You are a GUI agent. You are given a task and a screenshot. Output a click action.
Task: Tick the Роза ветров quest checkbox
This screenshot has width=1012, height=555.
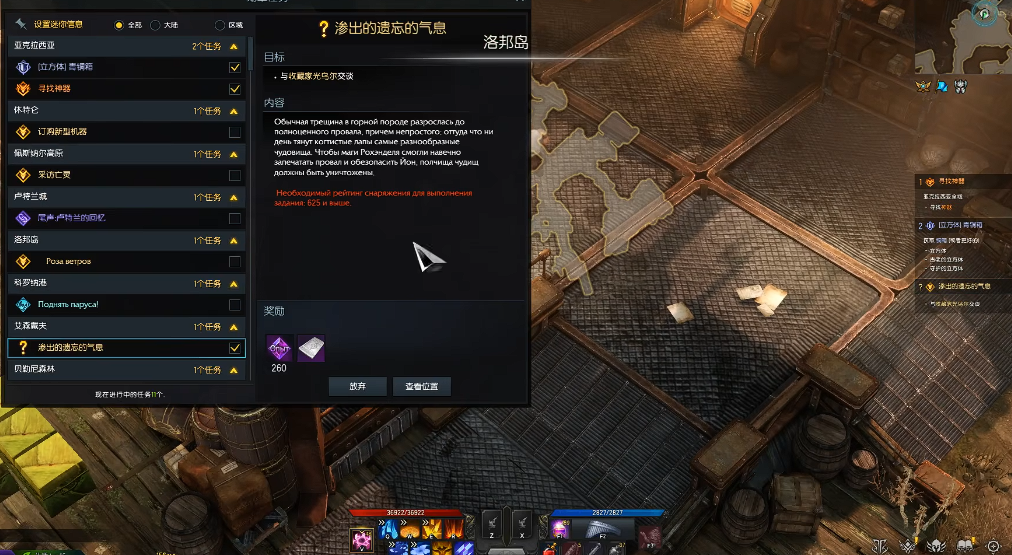(x=234, y=262)
